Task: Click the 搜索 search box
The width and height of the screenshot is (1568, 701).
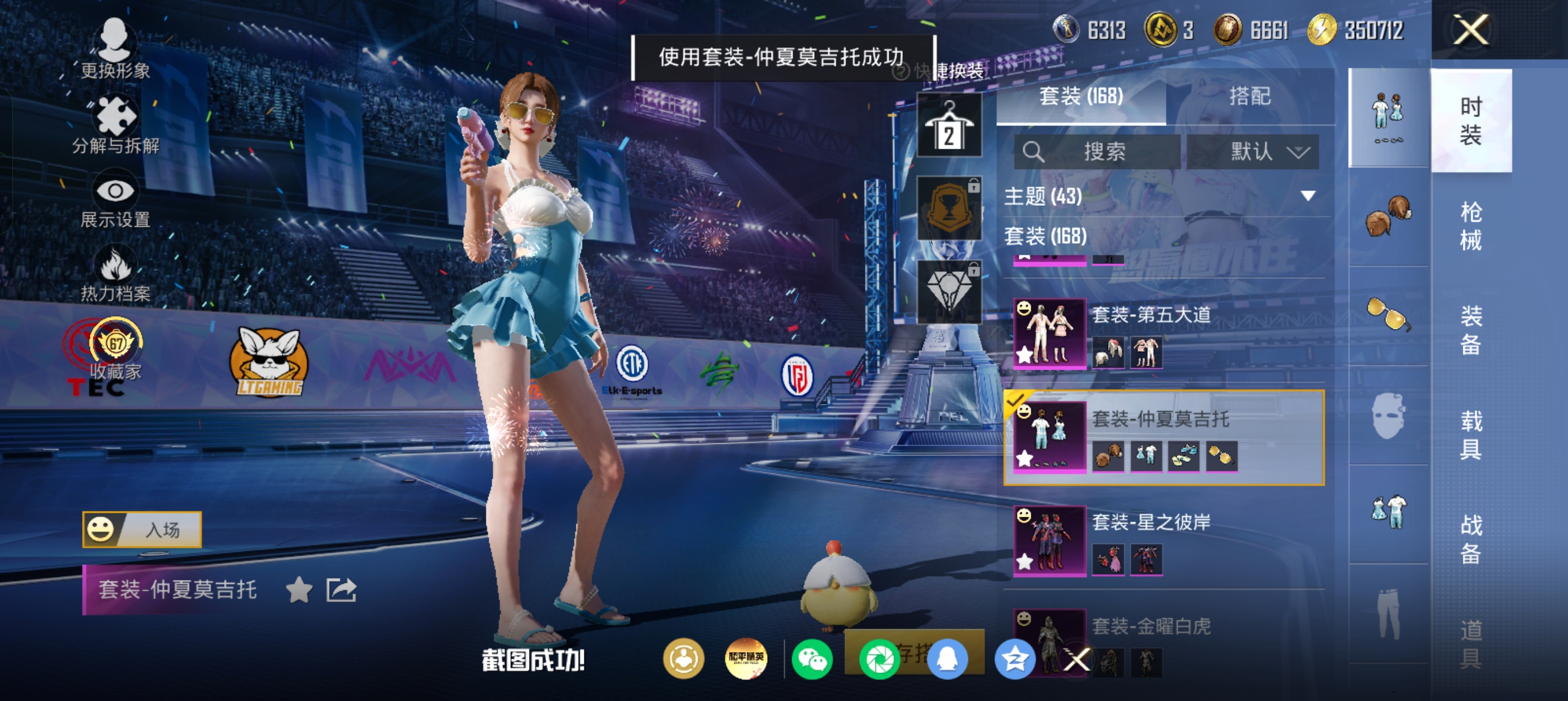Action: (1097, 152)
